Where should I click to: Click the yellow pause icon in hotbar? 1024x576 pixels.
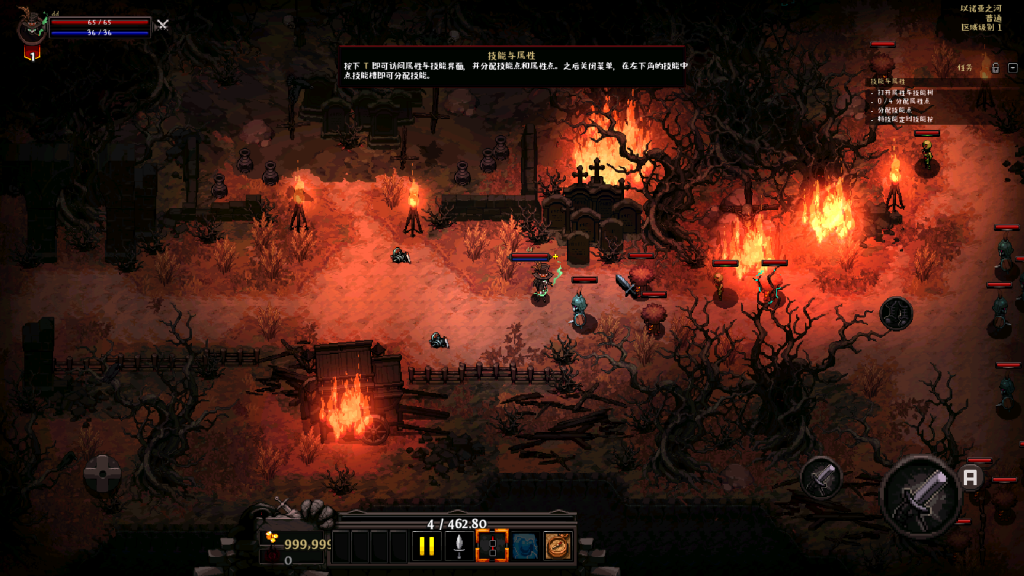tap(427, 546)
